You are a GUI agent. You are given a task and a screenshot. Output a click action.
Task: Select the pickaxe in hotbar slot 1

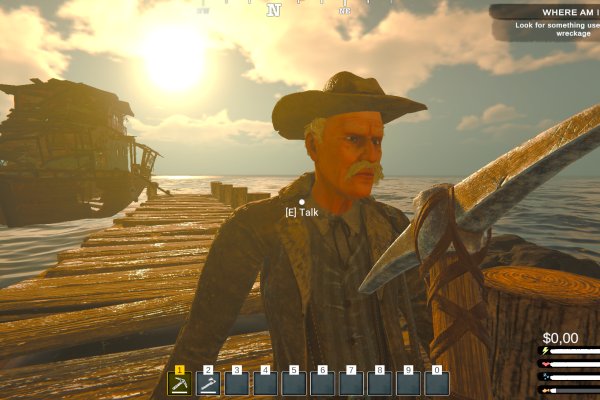tap(180, 383)
